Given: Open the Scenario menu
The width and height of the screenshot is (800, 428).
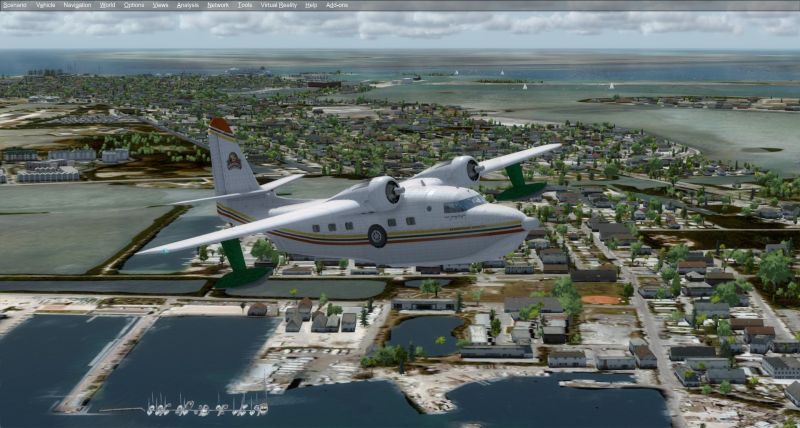Looking at the screenshot, I should coord(14,5).
